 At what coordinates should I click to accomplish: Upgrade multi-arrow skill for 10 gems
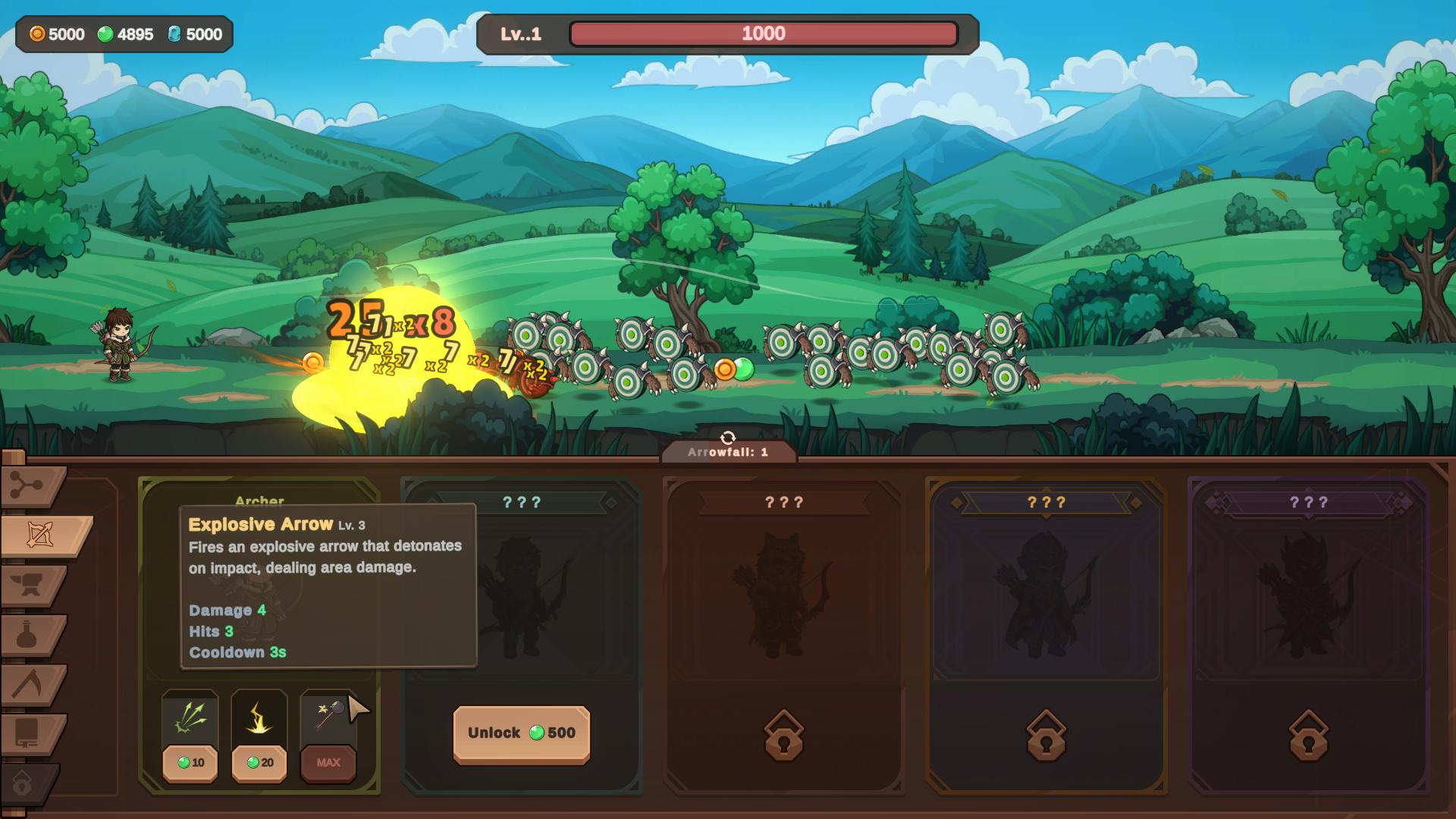coord(190,763)
